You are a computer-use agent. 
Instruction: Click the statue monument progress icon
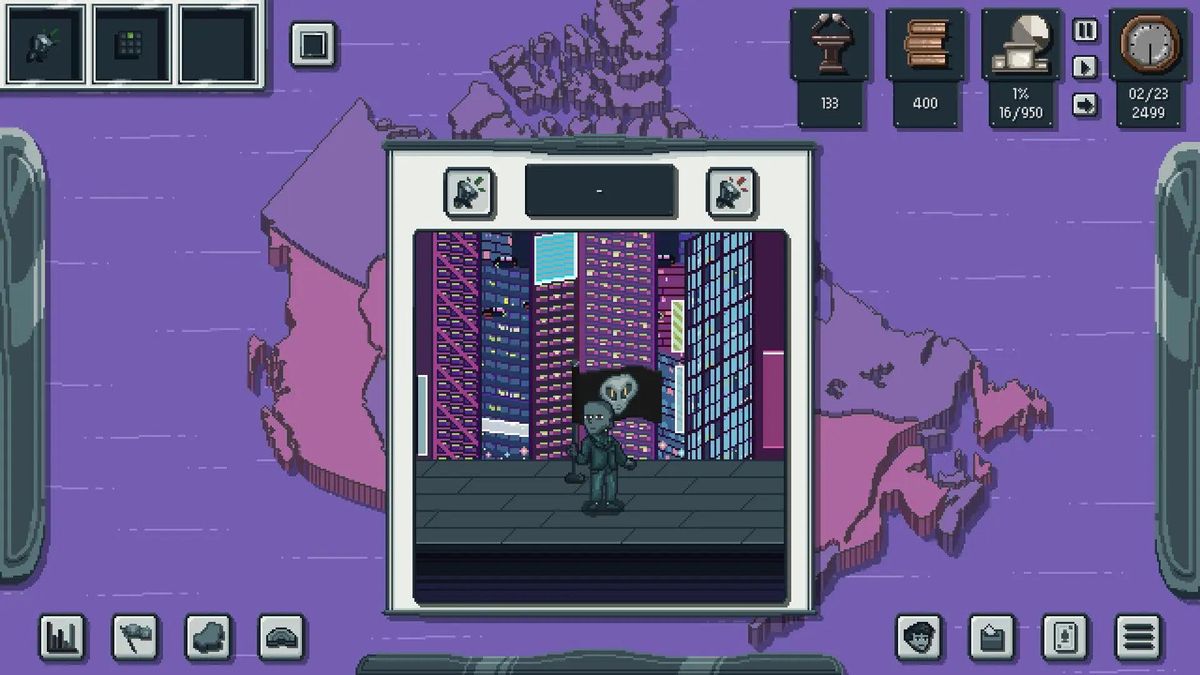point(1020,45)
